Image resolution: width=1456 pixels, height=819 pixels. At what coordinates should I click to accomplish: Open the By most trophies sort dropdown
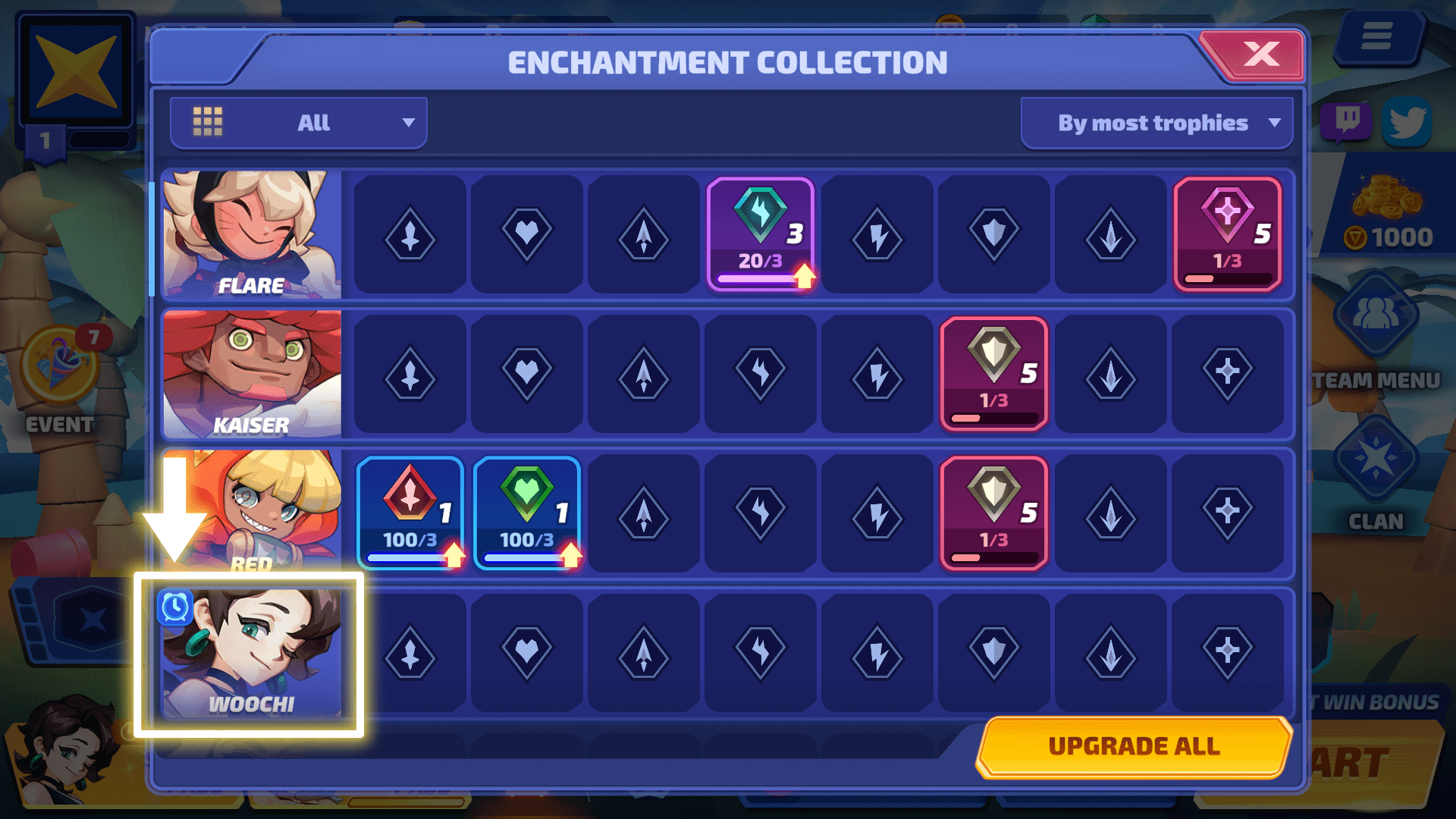[1156, 123]
